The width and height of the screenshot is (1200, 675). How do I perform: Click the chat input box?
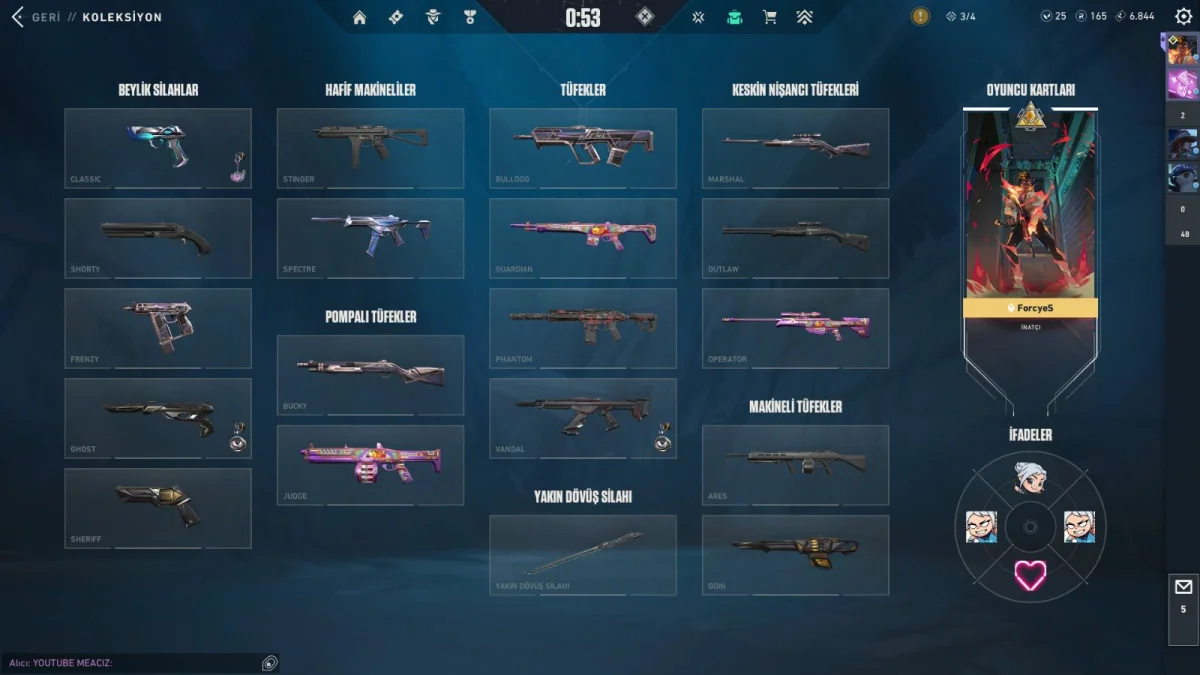click(130, 663)
